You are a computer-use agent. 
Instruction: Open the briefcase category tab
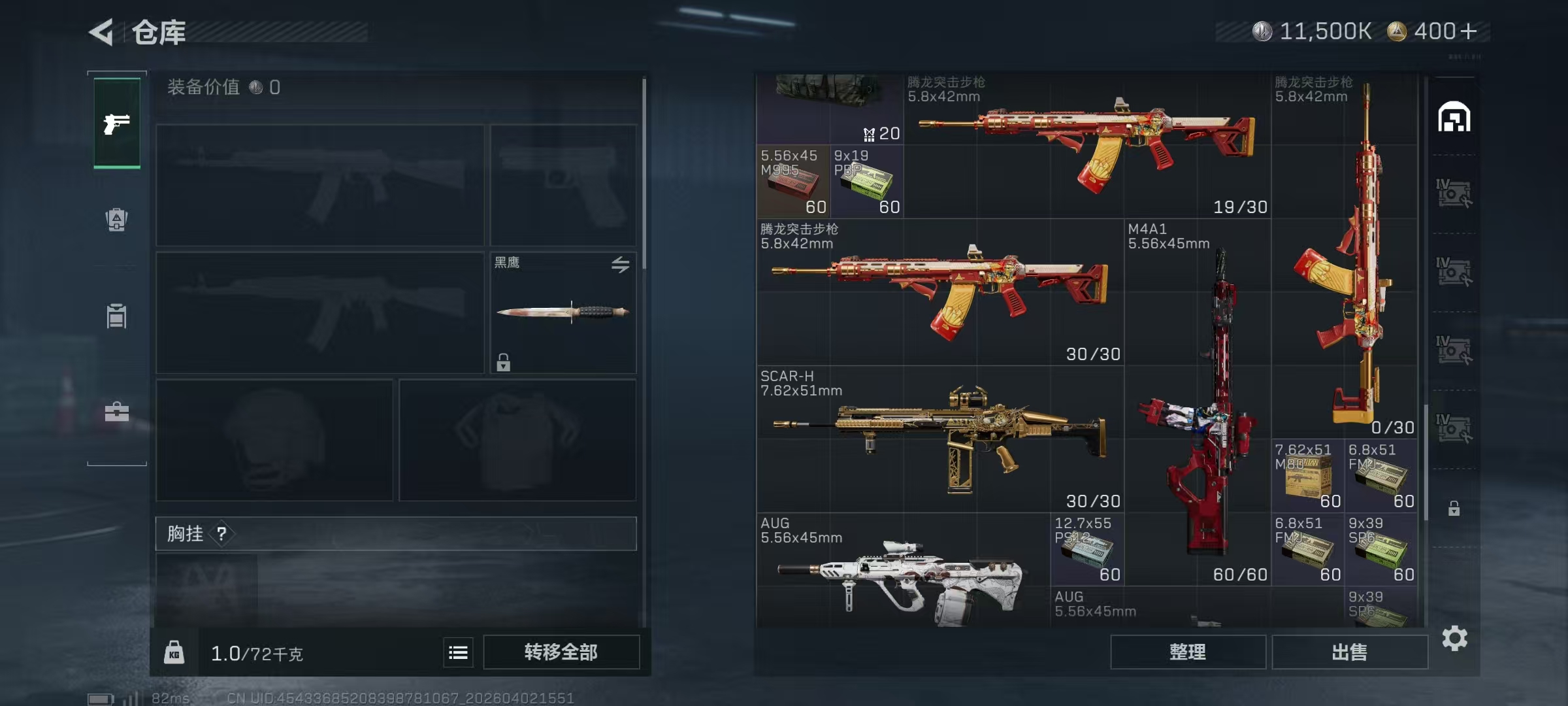pyautogui.click(x=117, y=412)
